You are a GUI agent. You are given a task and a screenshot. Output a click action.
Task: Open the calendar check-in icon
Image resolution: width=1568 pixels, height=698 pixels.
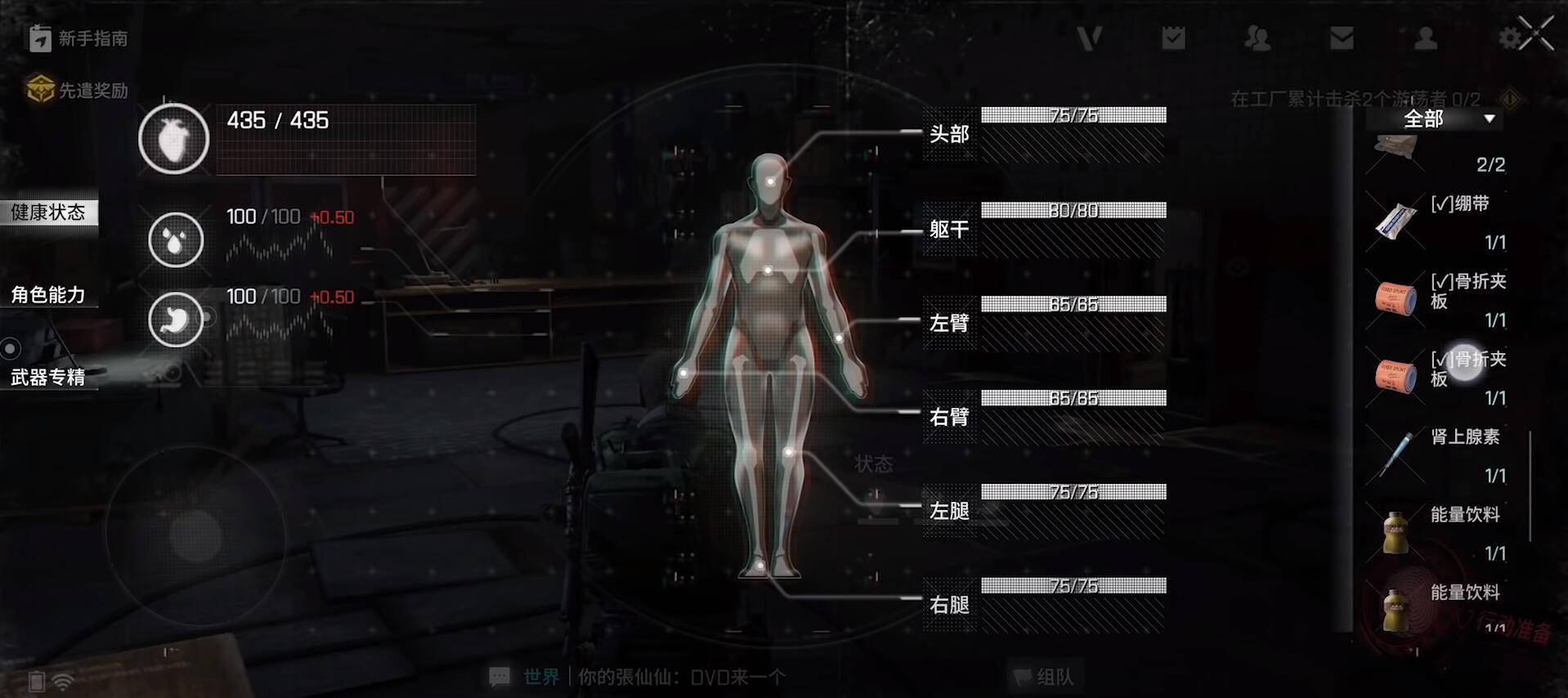click(1173, 38)
